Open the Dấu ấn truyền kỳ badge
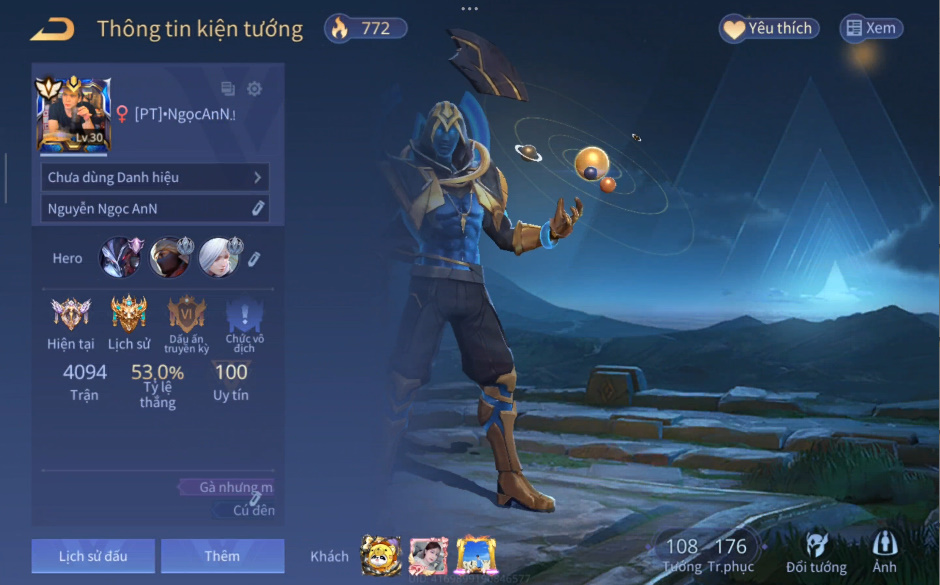This screenshot has width=940, height=585. click(187, 315)
